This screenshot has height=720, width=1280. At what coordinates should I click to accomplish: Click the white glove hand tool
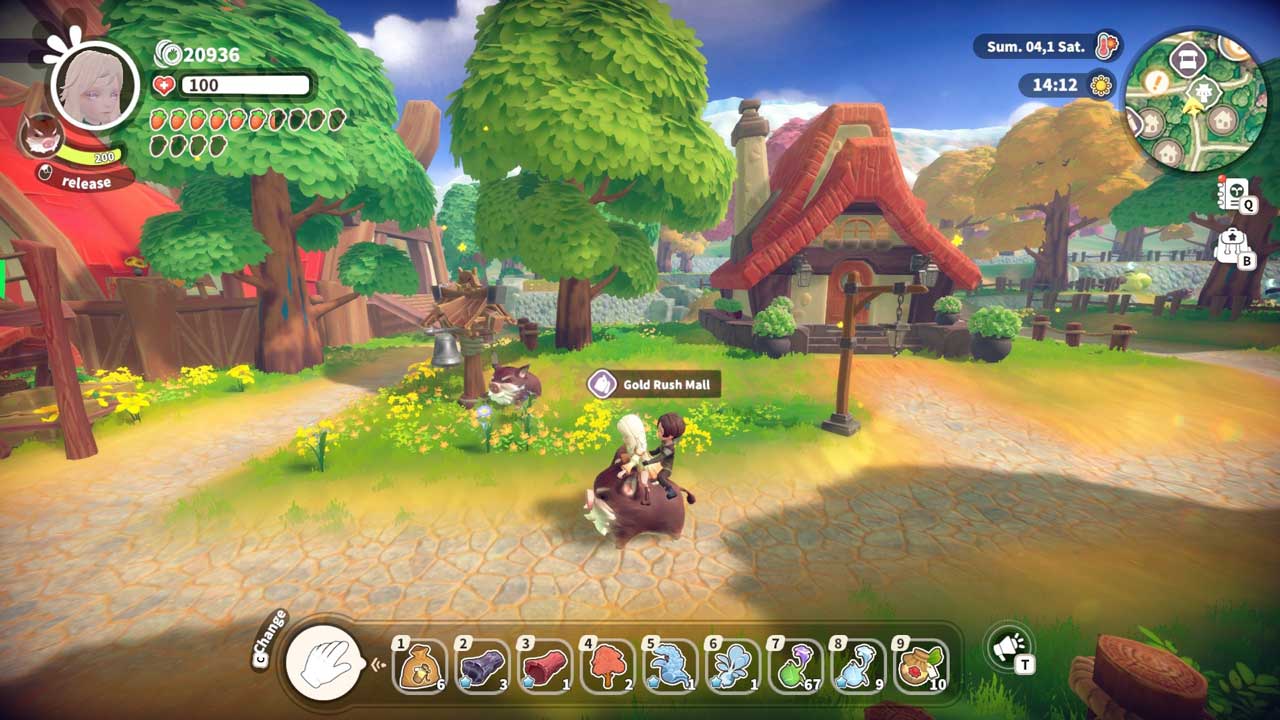tap(323, 662)
